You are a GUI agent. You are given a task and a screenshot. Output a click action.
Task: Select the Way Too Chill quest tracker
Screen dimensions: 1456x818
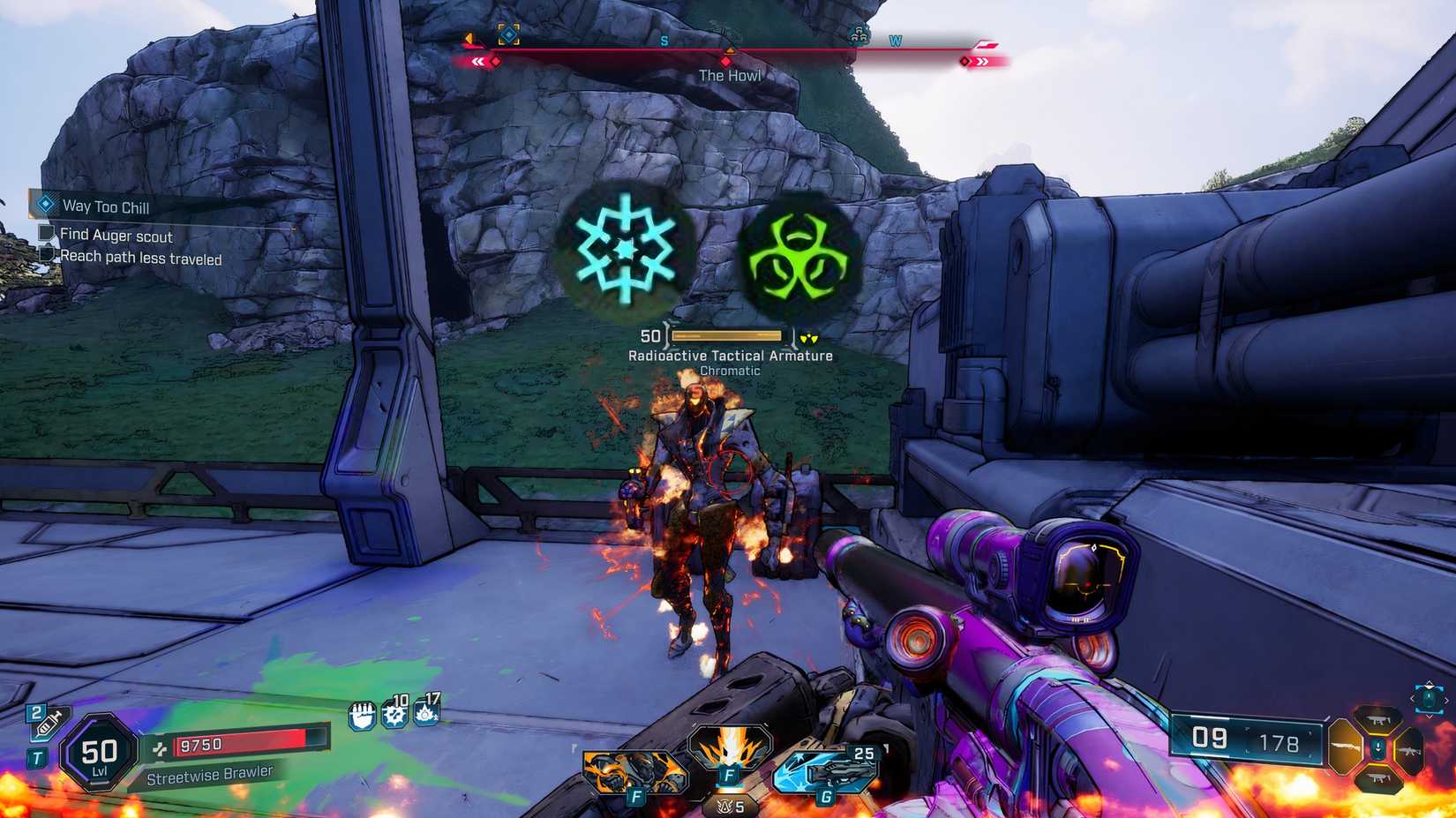coord(105,206)
